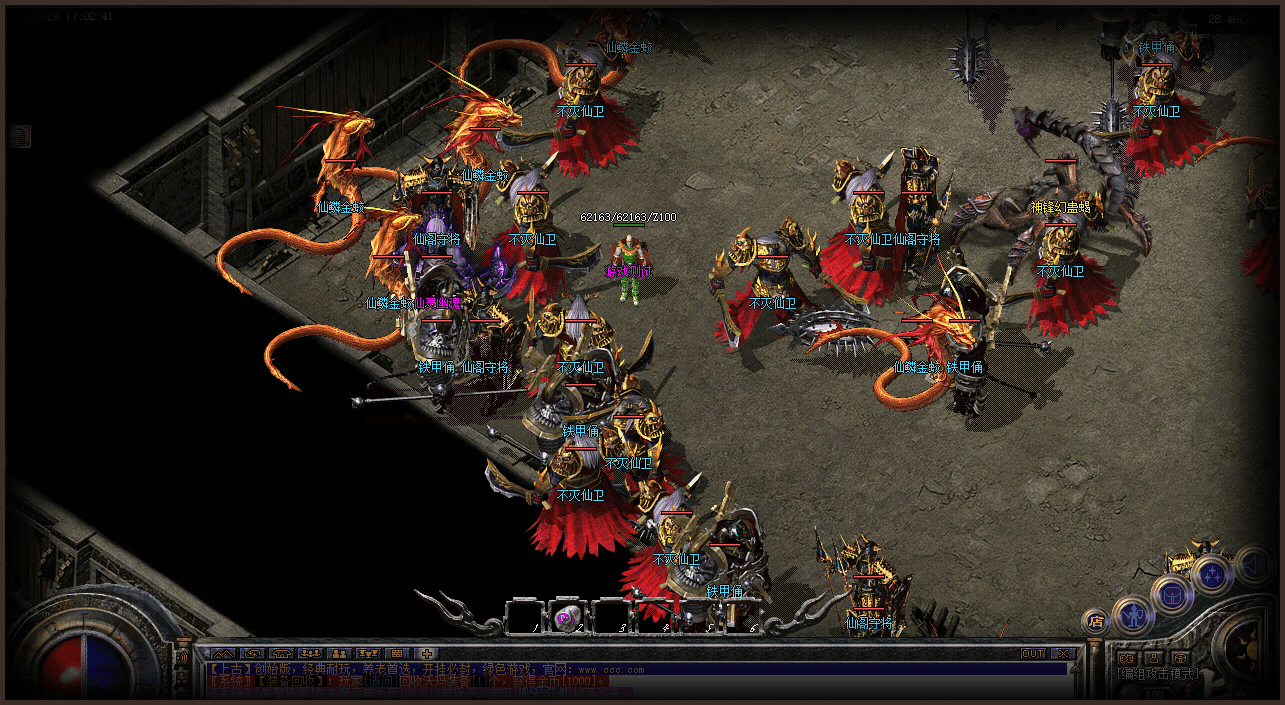Image resolution: width=1285 pixels, height=705 pixels.
Task: Open the two-person group chat toolbar icon
Action: pos(339,654)
